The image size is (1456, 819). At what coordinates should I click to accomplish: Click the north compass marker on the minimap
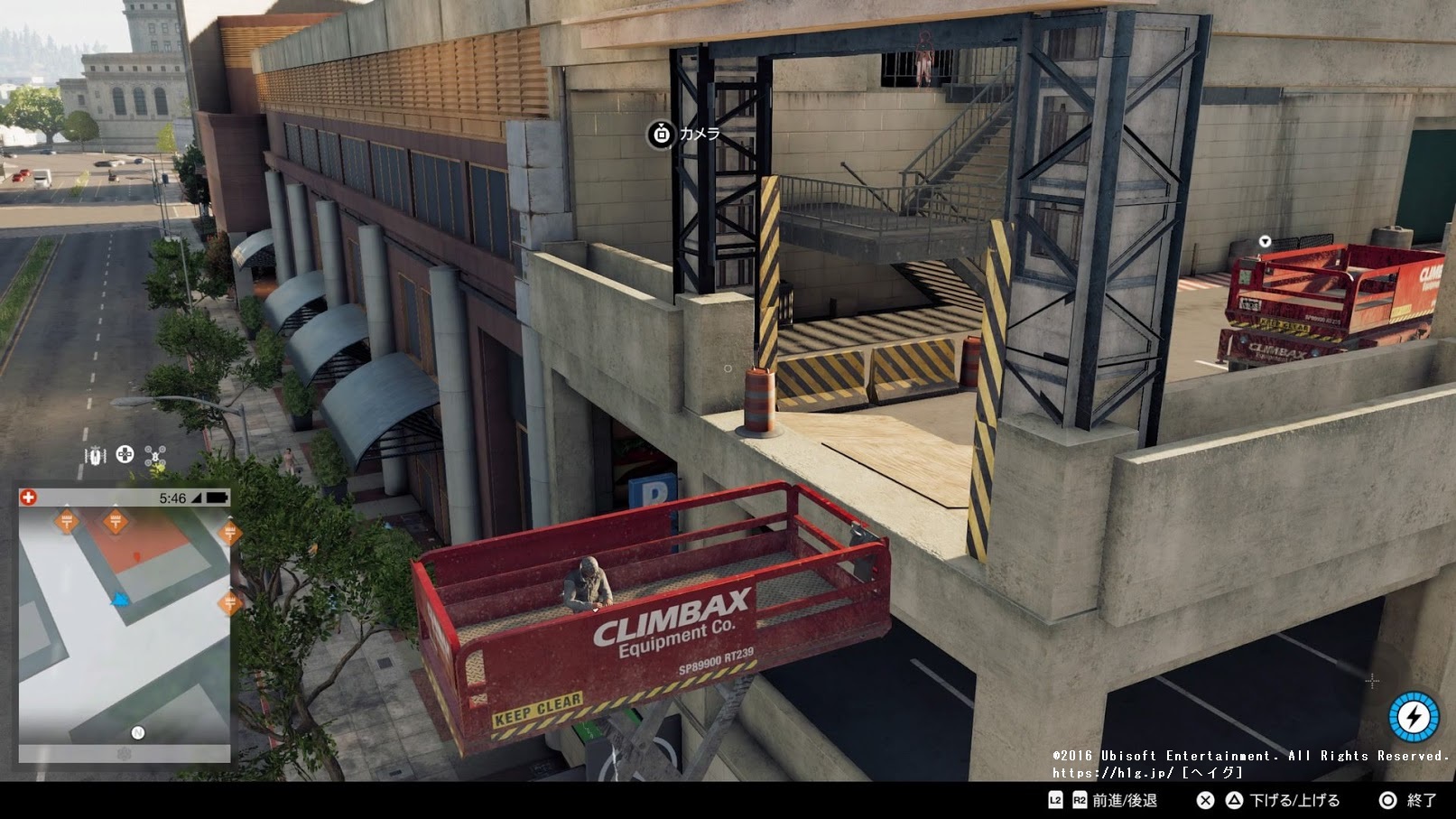coord(138,732)
